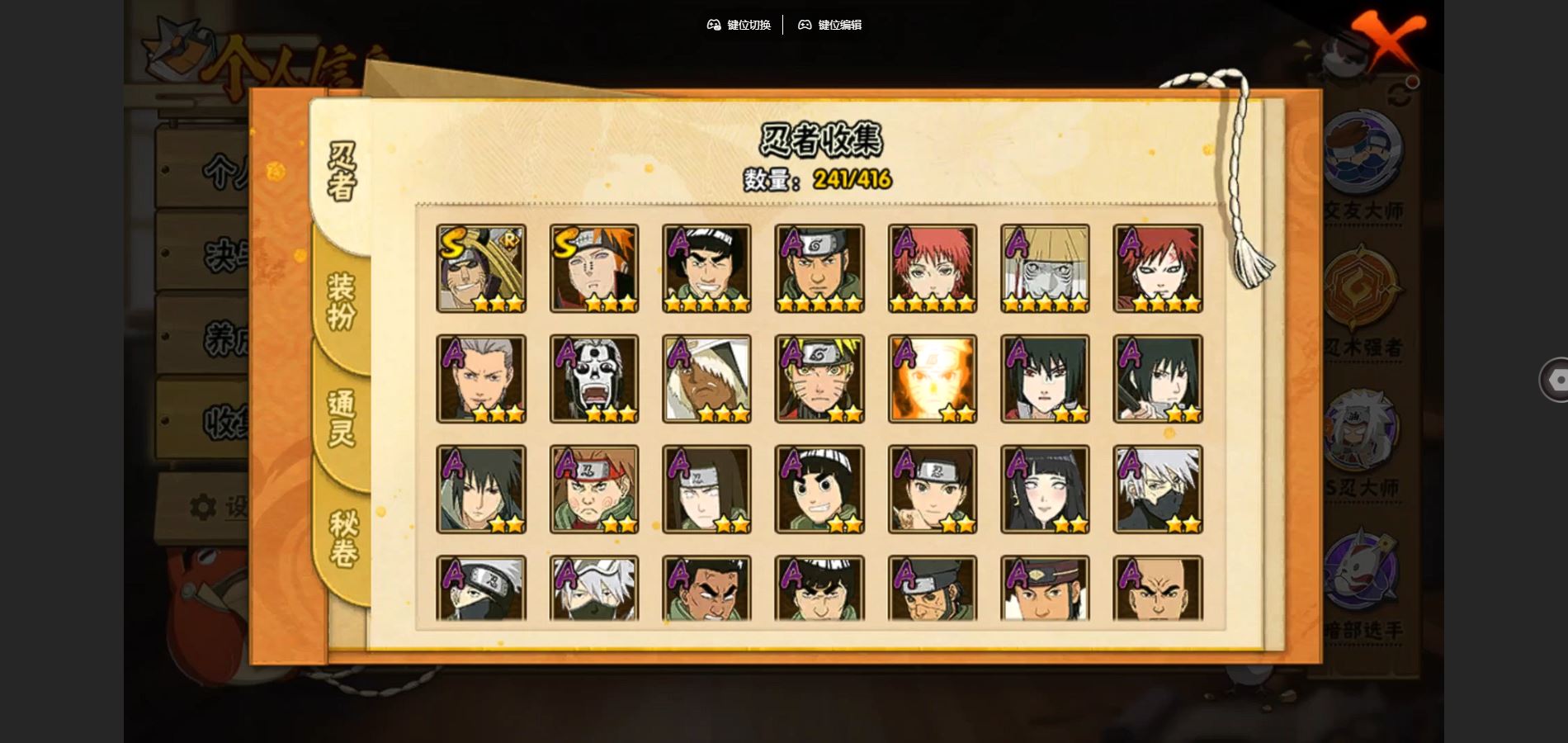
Task: Choose the S-rank orange-haired Pain portrait
Action: [x=594, y=268]
